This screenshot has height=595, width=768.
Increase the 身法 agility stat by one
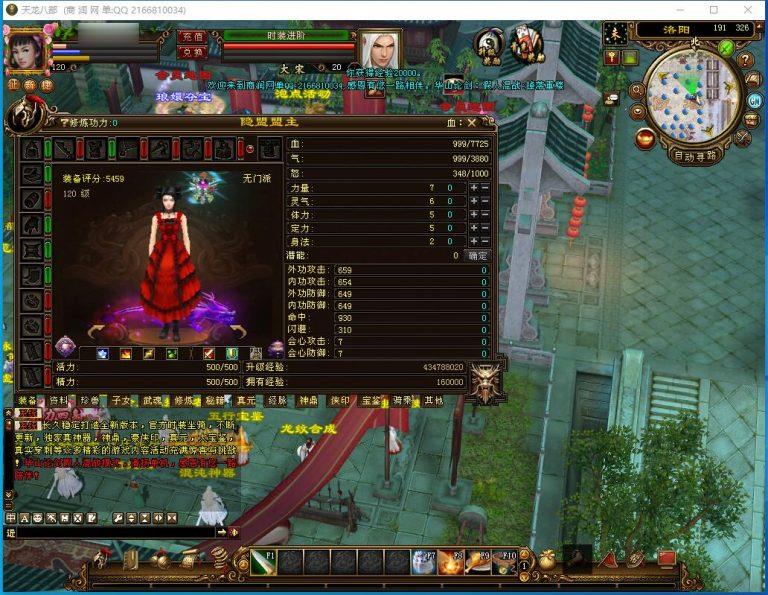(x=472, y=241)
